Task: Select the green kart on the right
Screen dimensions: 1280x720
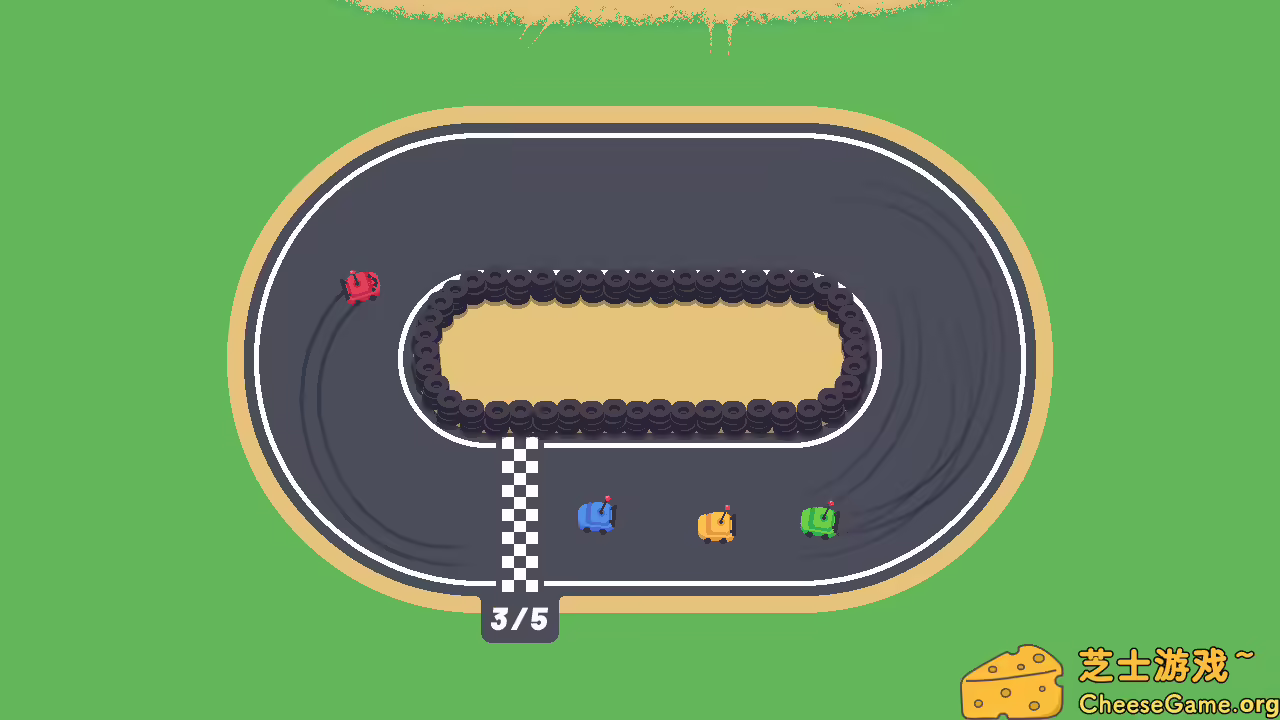Action: pyautogui.click(x=820, y=520)
